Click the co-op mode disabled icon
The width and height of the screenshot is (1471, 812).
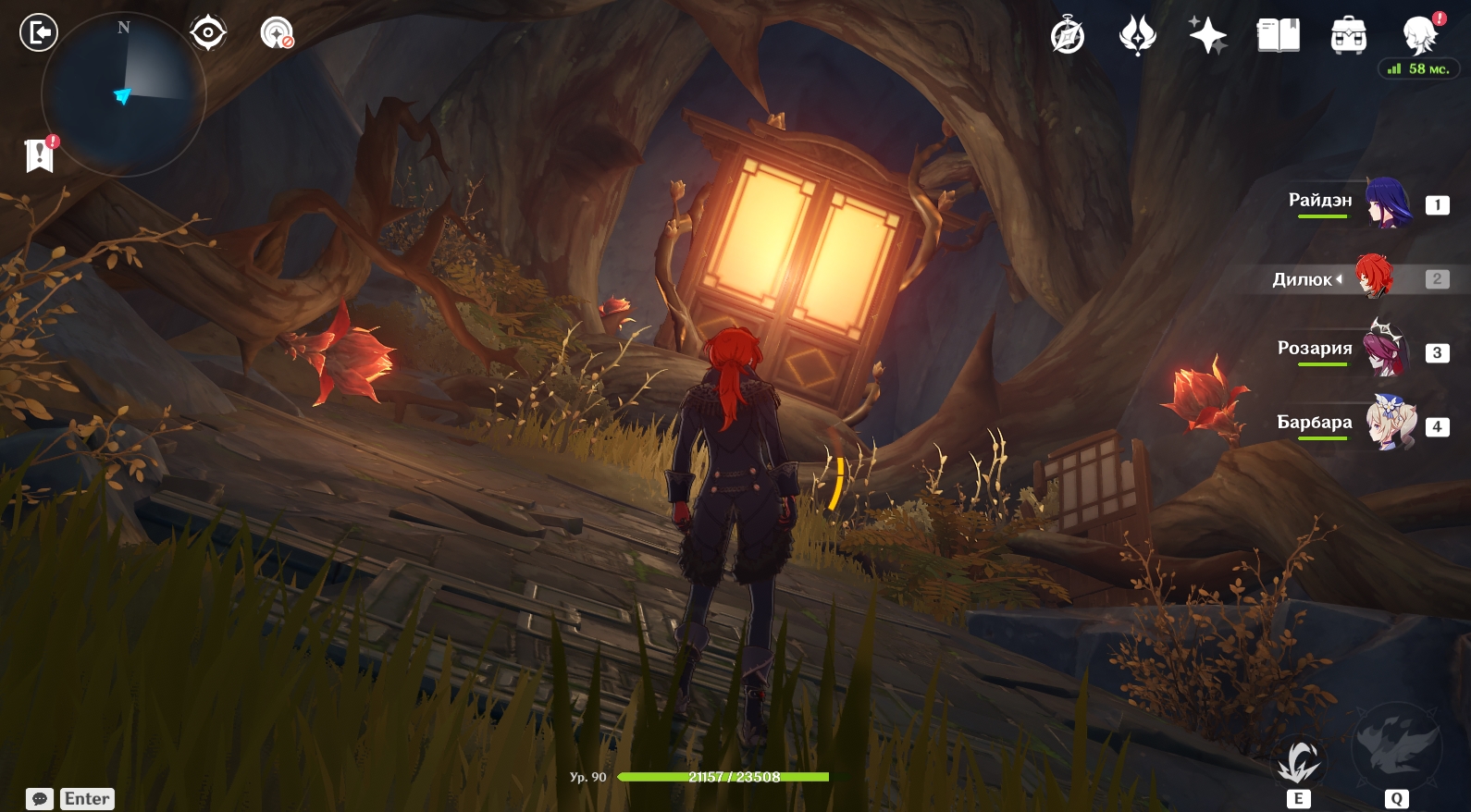276,33
